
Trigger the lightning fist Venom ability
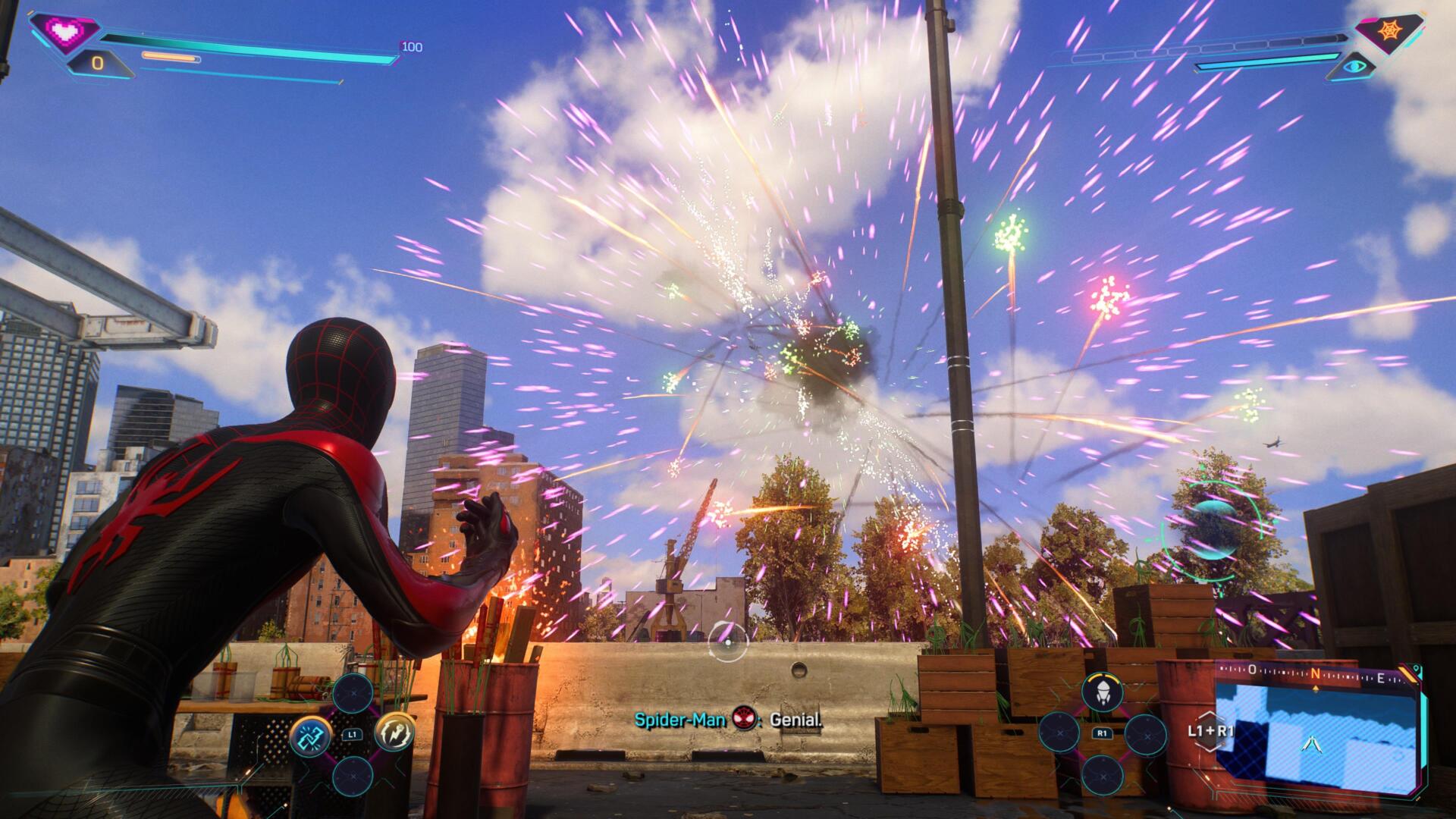click(x=394, y=734)
